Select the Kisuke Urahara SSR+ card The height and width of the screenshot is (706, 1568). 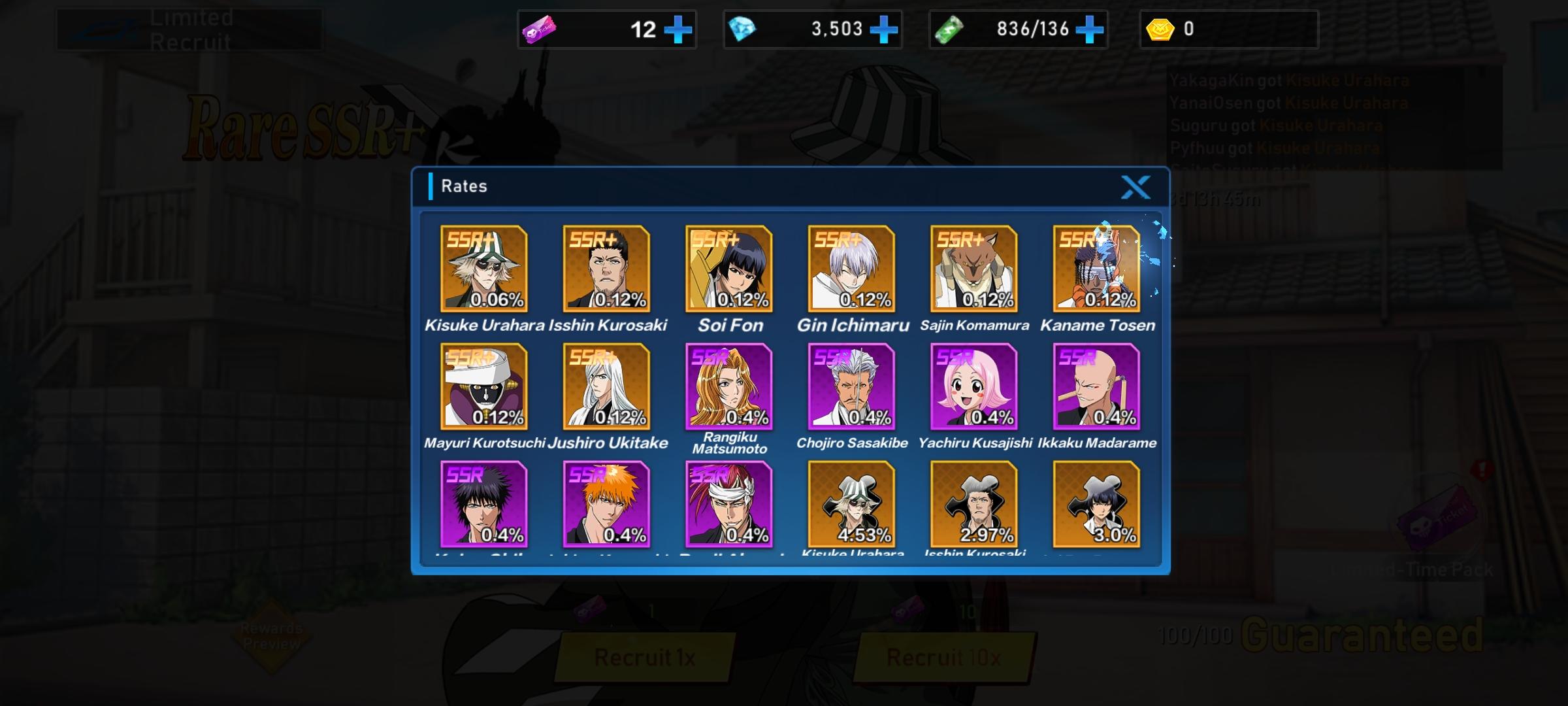point(483,268)
